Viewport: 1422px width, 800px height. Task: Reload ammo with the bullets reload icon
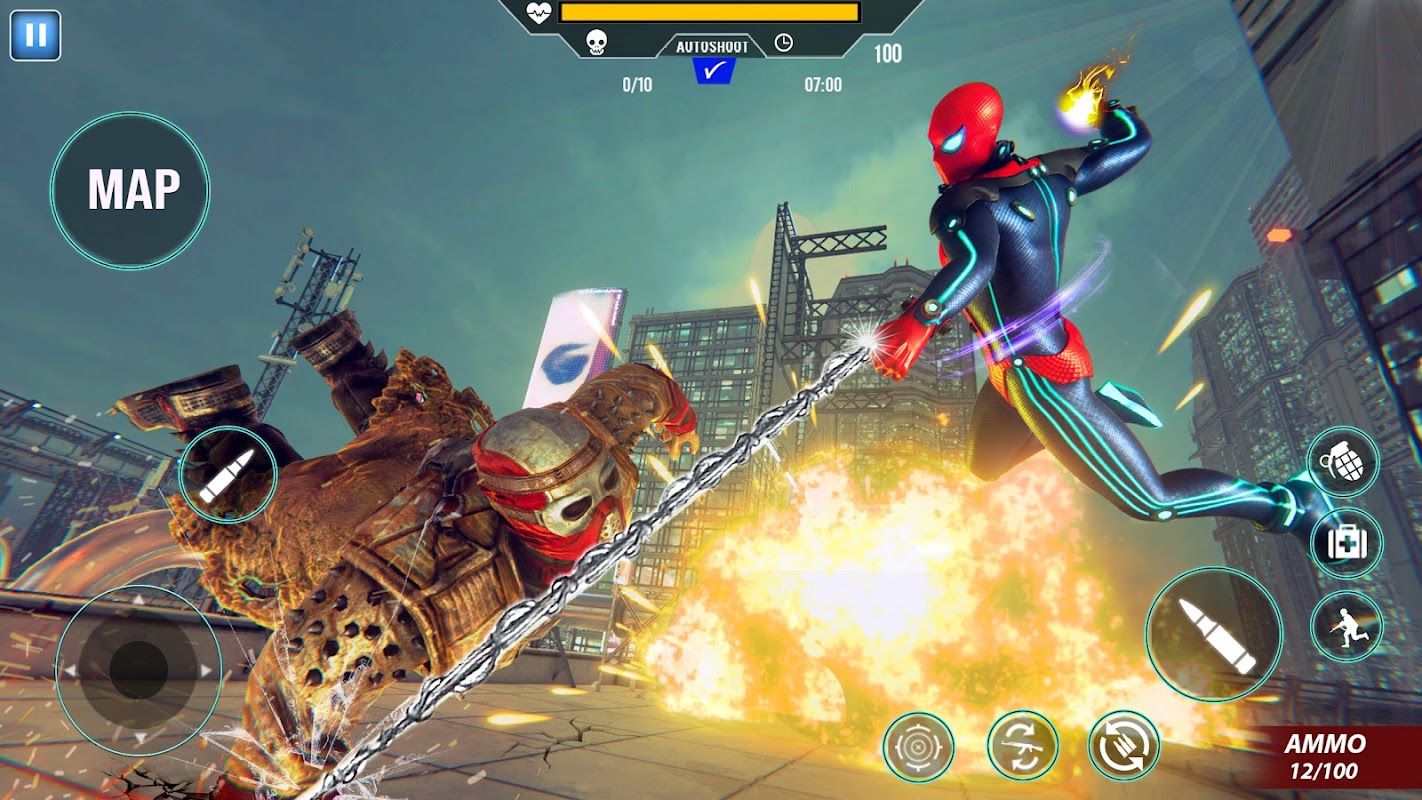pyautogui.click(x=1124, y=746)
